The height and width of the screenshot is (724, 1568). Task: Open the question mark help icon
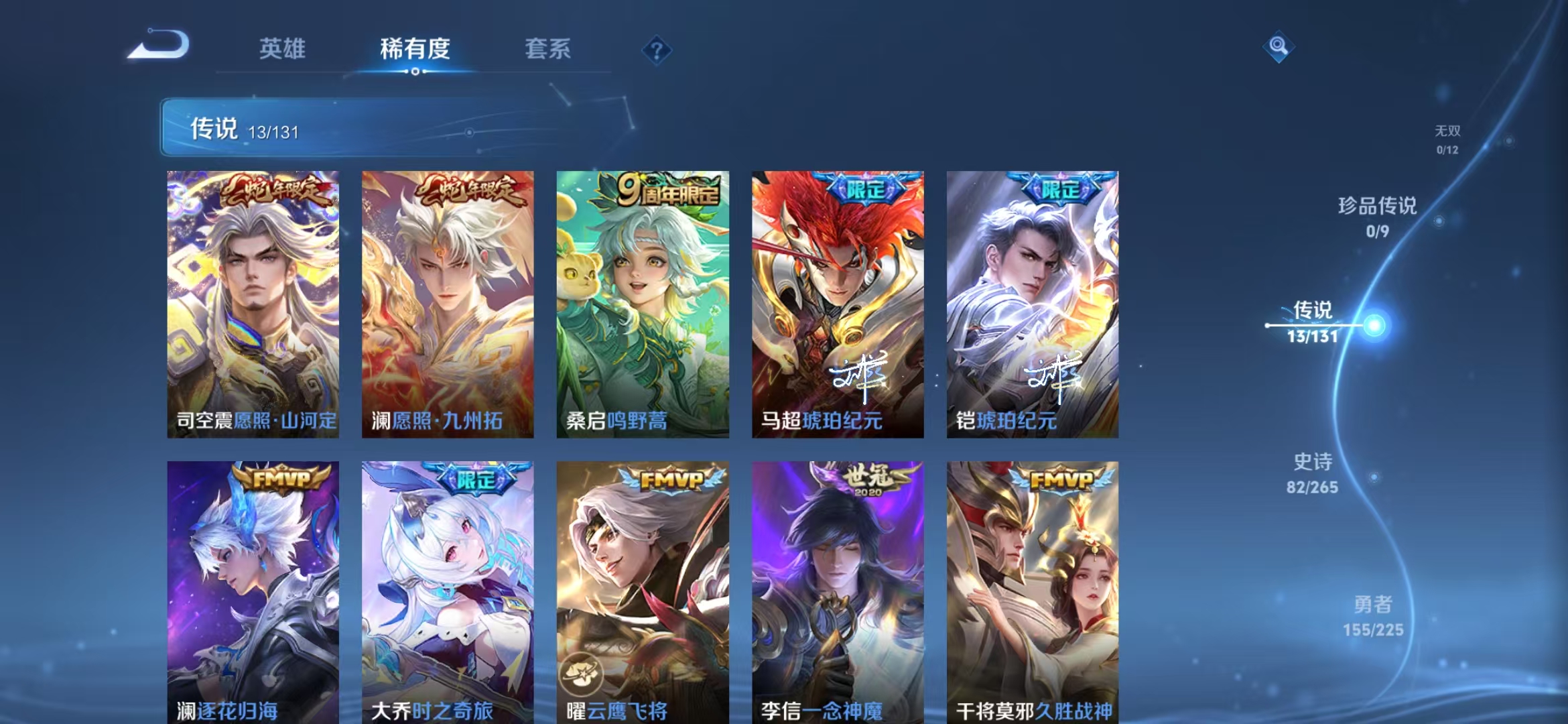coord(658,49)
